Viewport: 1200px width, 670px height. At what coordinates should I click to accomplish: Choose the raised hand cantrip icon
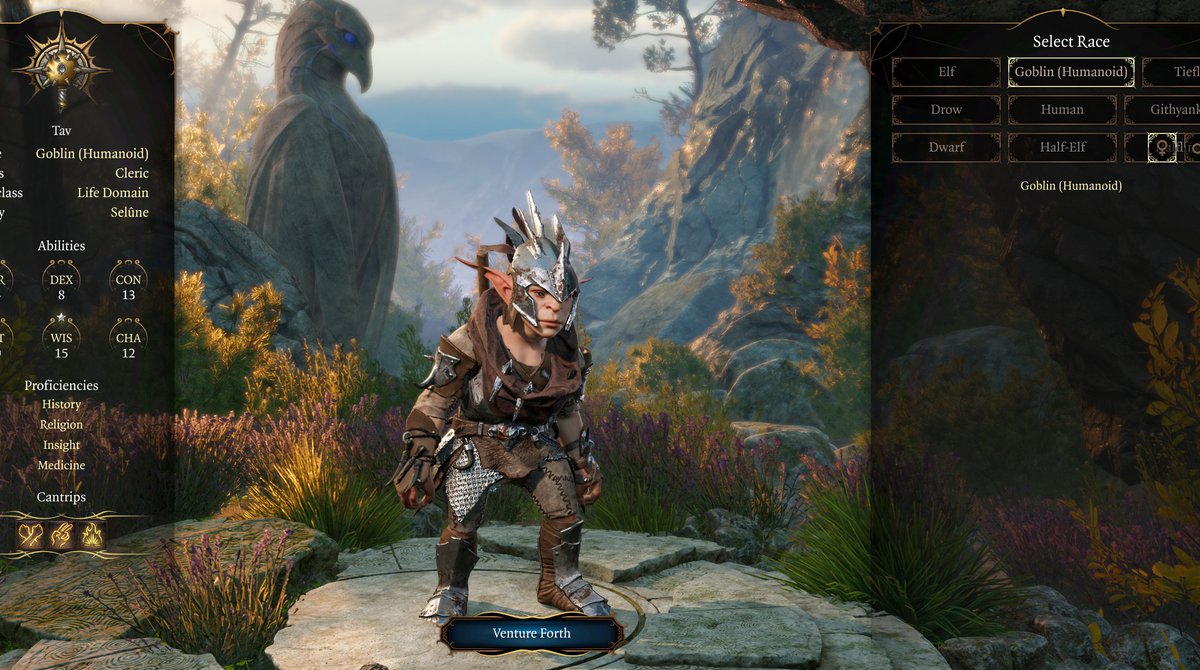(62, 535)
